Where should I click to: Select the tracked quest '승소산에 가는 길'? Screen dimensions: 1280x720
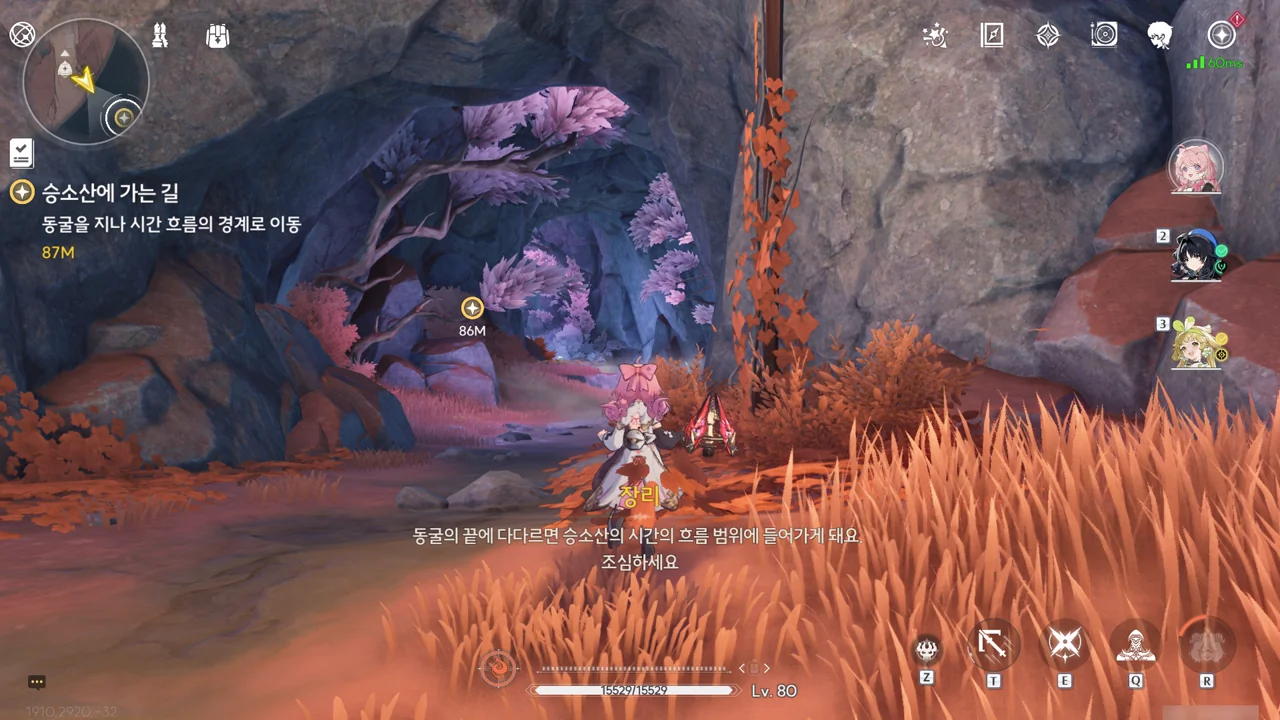(110, 193)
